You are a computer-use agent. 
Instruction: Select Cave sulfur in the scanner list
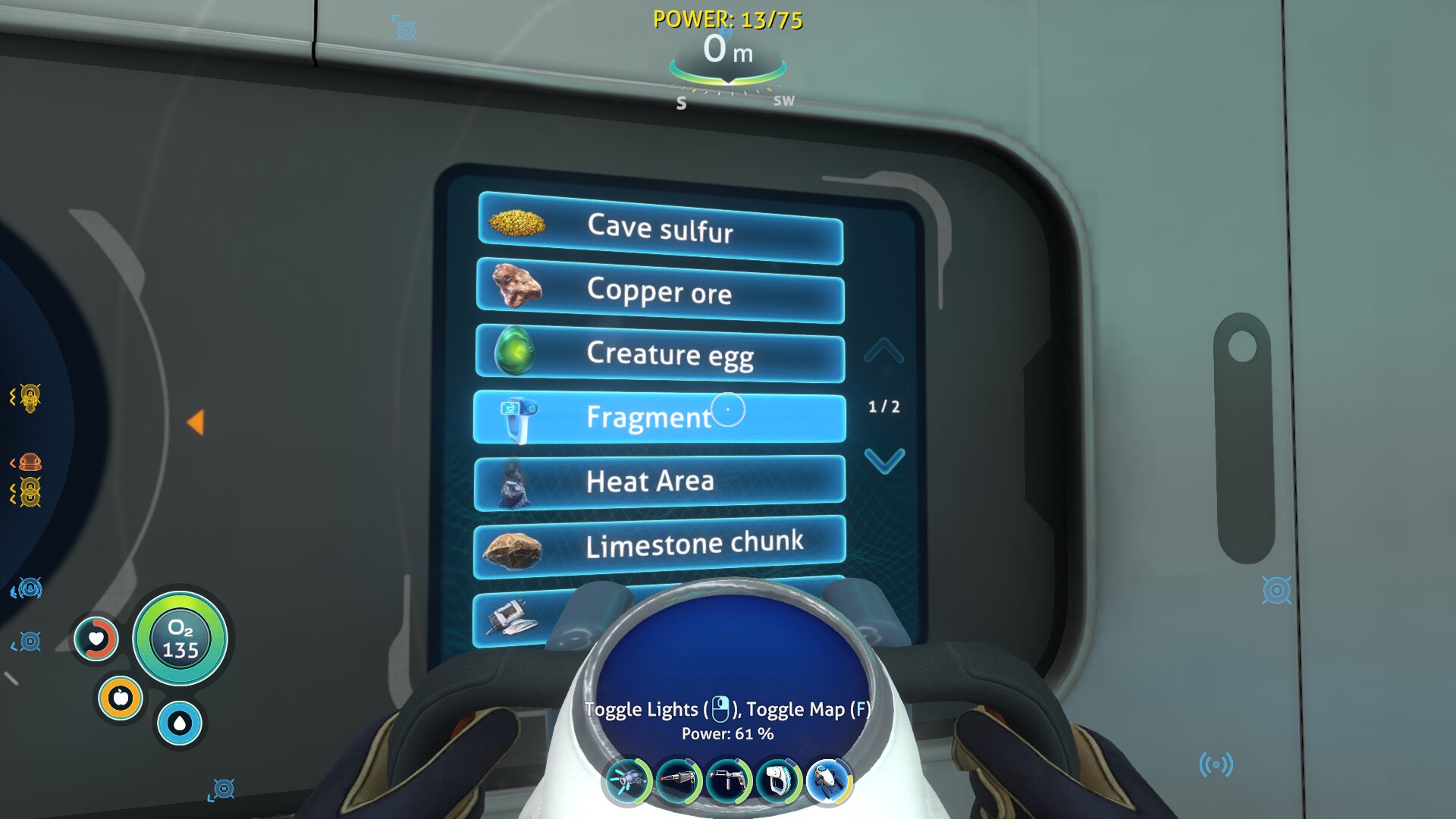(x=660, y=227)
